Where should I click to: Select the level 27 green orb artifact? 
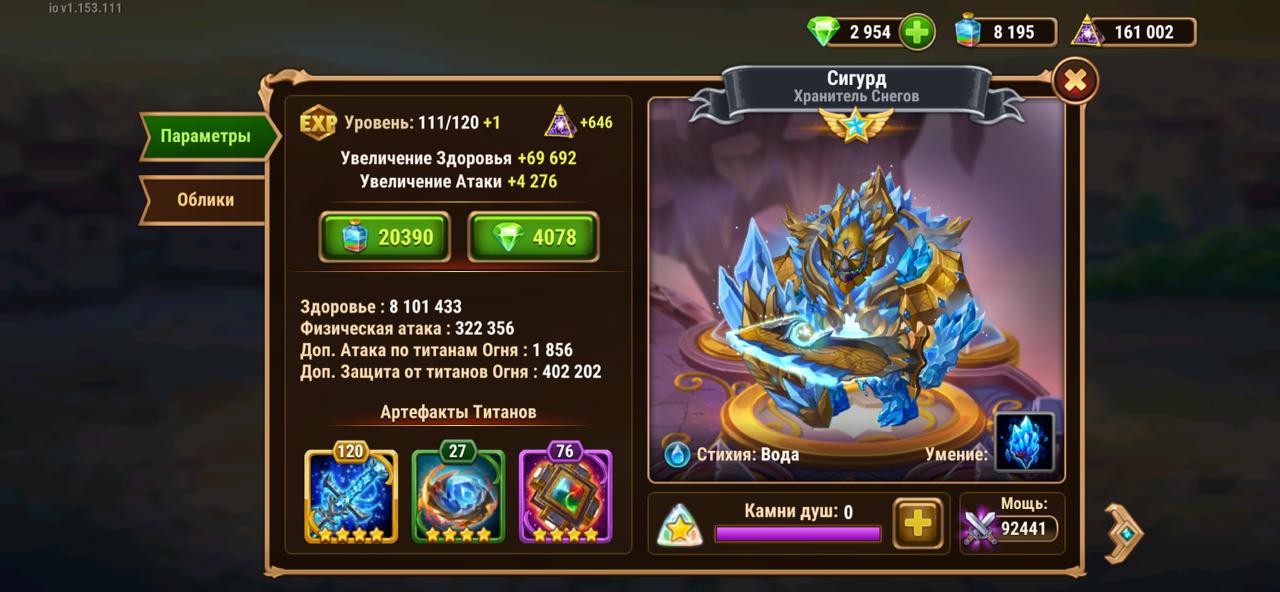458,495
